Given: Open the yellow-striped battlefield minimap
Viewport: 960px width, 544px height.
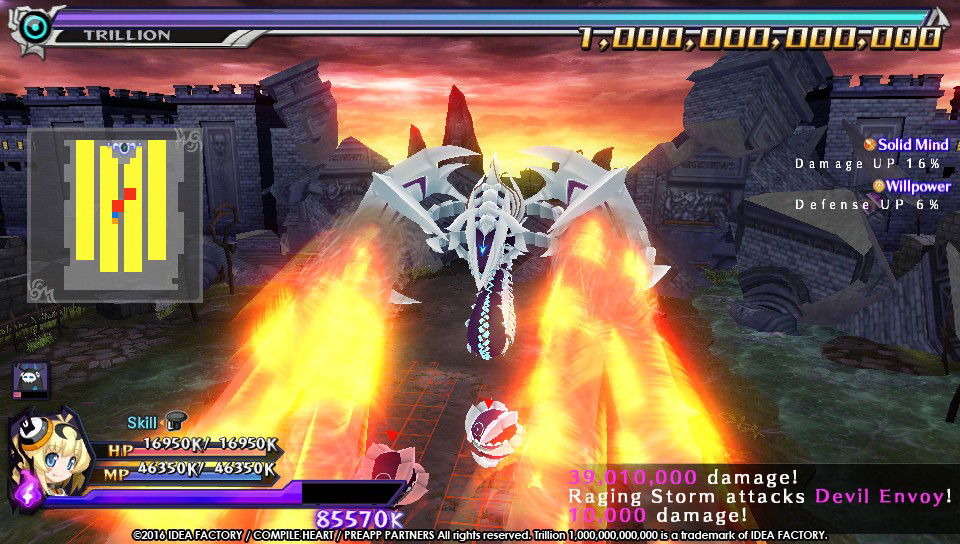Looking at the screenshot, I should point(115,213).
